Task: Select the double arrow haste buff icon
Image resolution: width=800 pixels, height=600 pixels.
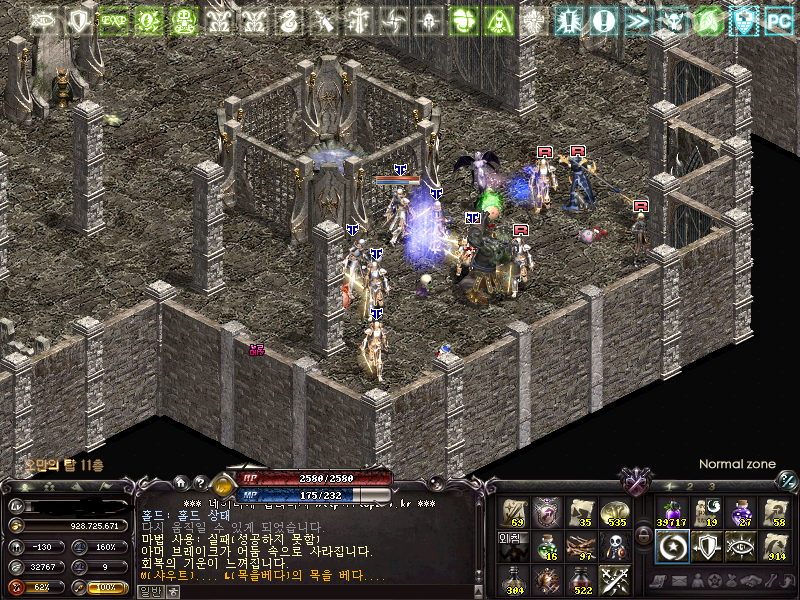Action: point(638,19)
